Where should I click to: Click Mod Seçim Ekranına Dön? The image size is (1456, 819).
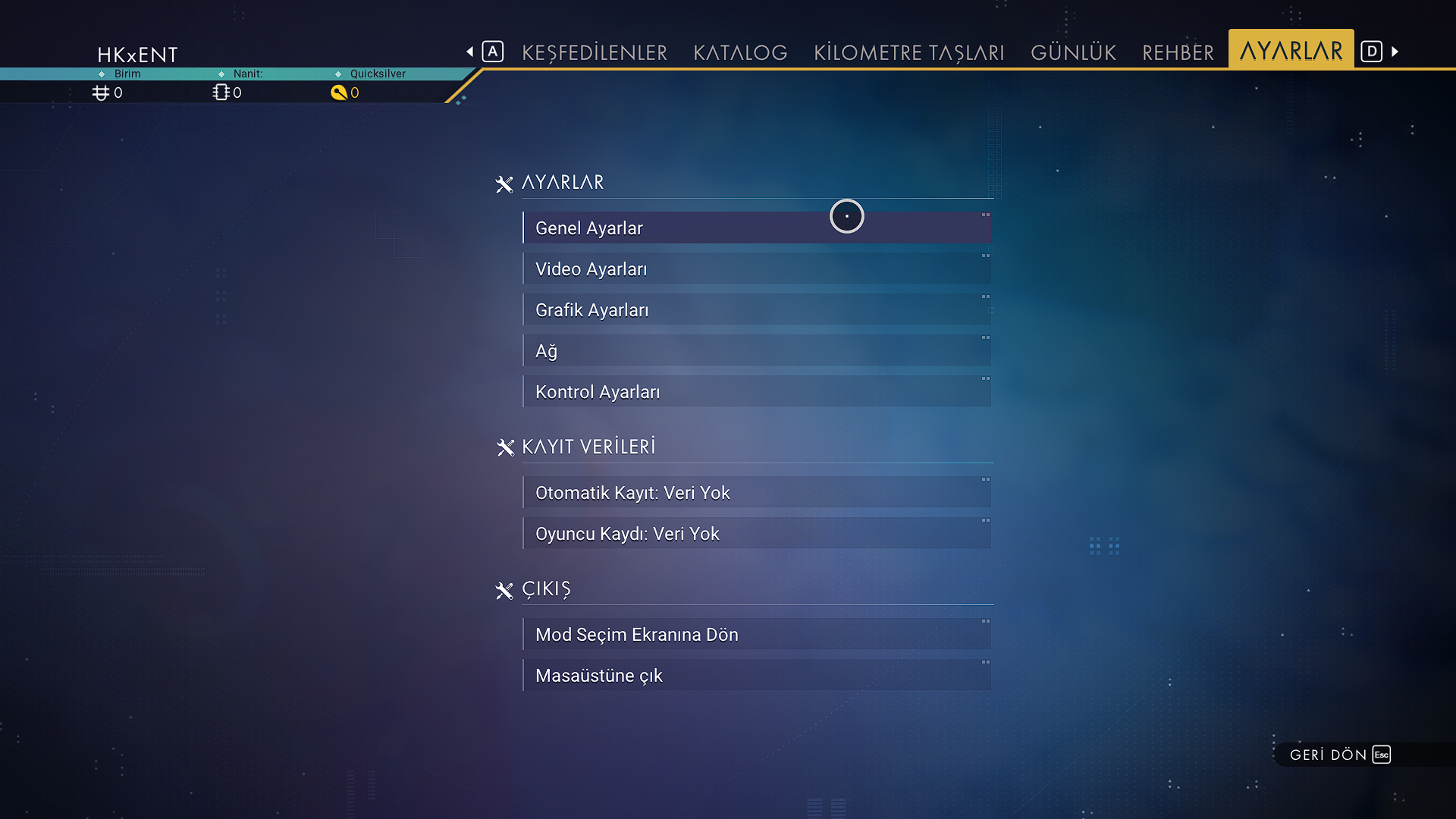click(x=756, y=635)
